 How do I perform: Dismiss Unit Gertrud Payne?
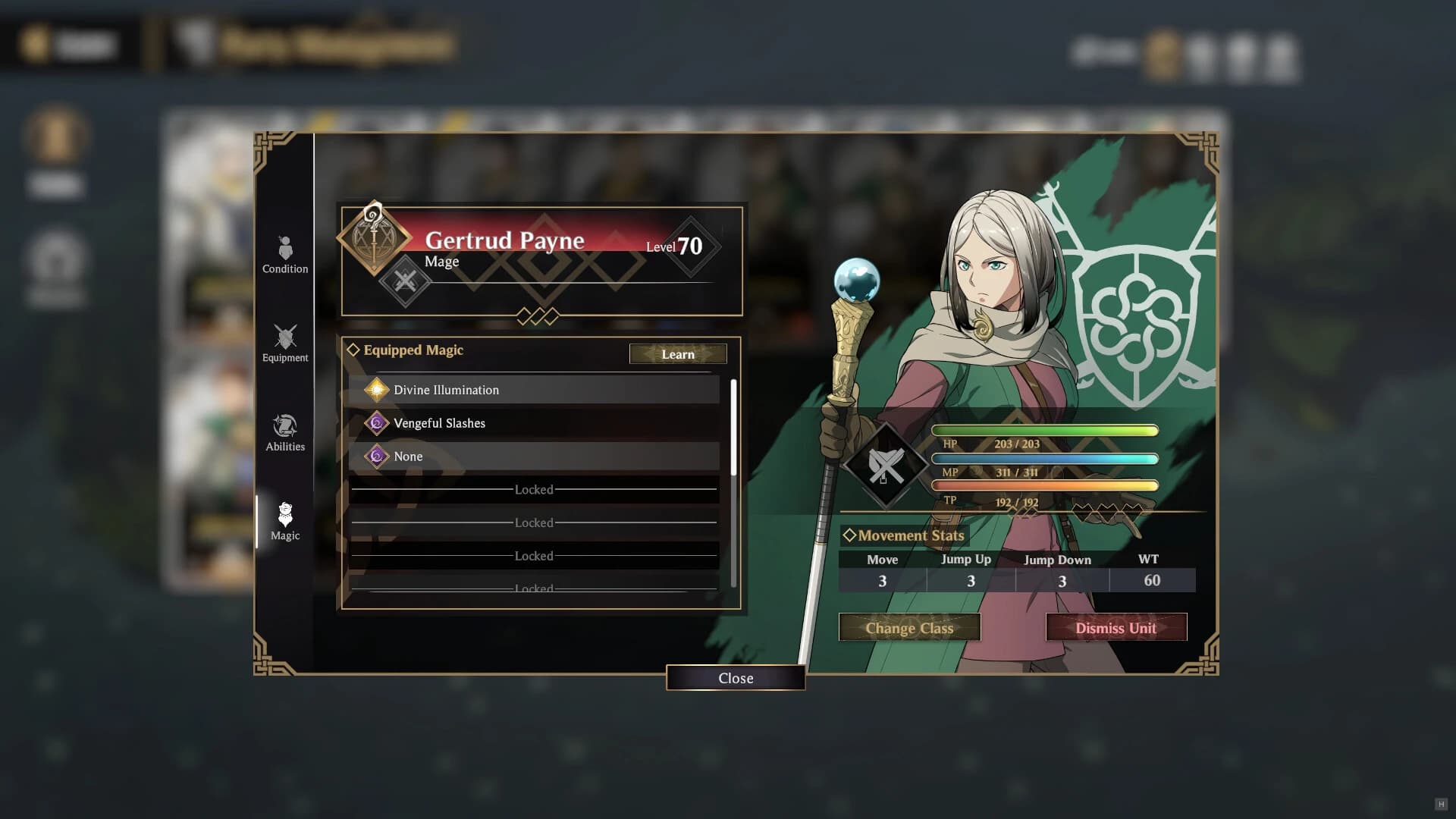pyautogui.click(x=1116, y=628)
